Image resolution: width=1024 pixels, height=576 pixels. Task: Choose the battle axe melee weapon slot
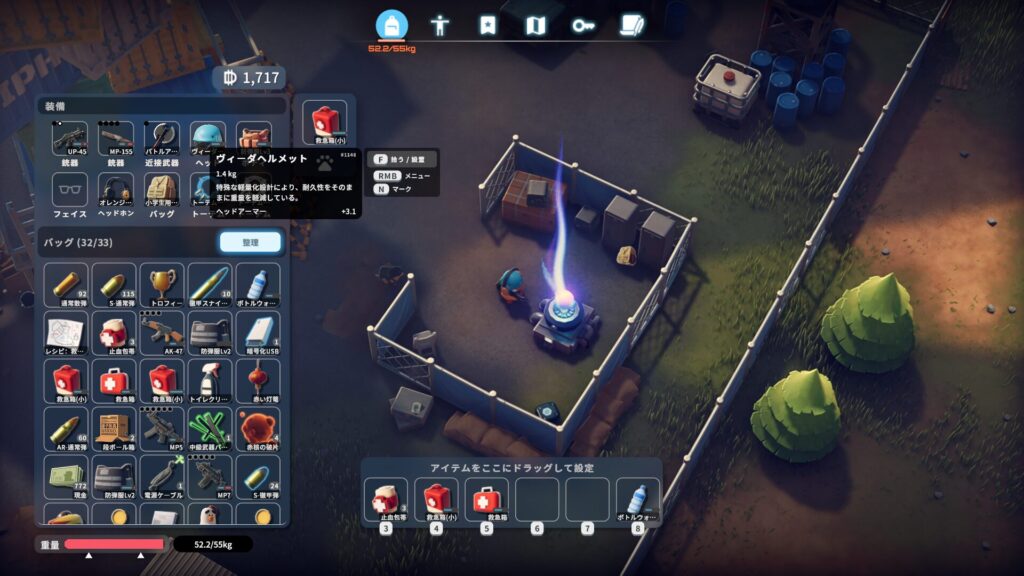(161, 139)
